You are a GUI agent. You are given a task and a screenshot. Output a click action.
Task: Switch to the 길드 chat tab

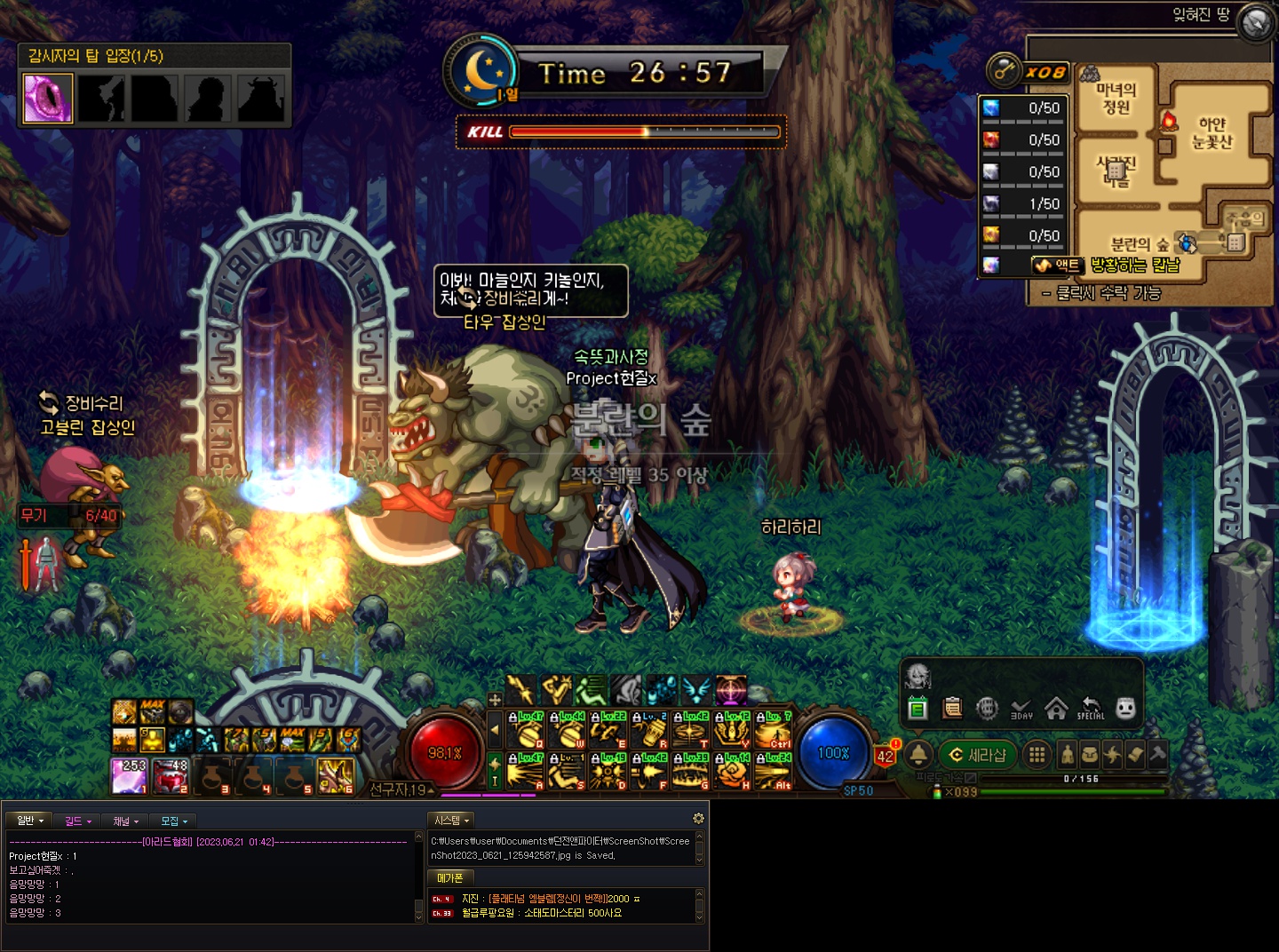click(77, 821)
